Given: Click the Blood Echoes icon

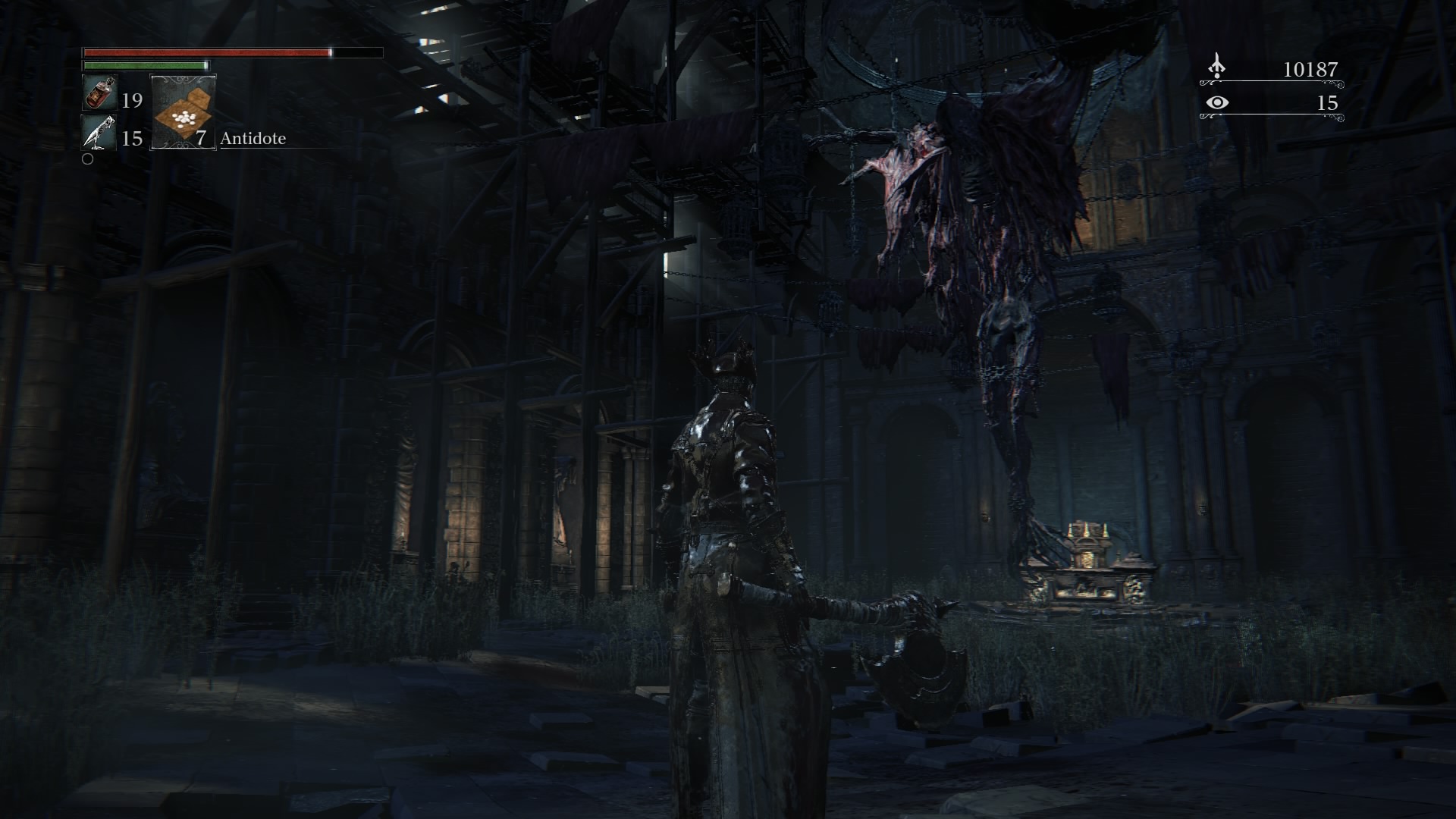Looking at the screenshot, I should [x=1217, y=67].
